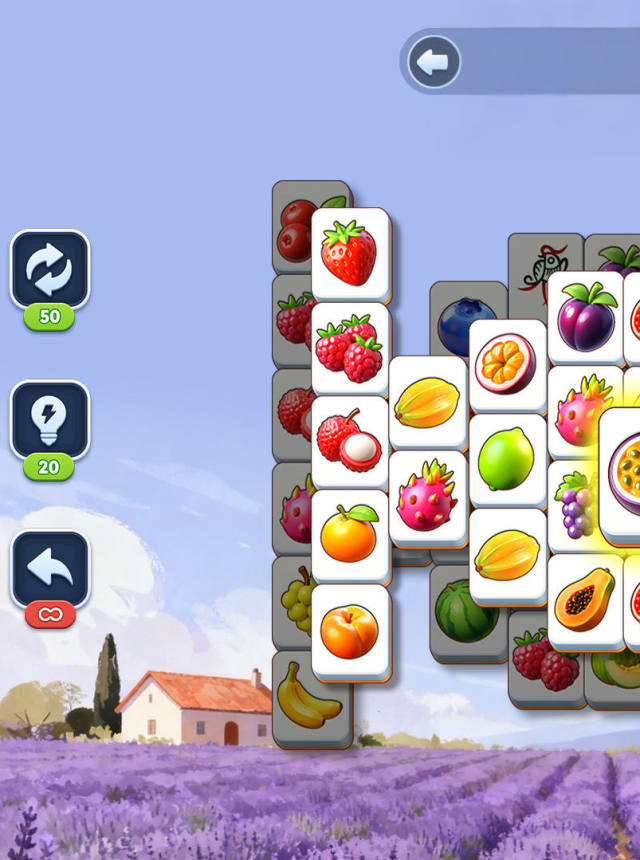Select the strawberry tile
This screenshot has width=640, height=860.
pyautogui.click(x=349, y=253)
